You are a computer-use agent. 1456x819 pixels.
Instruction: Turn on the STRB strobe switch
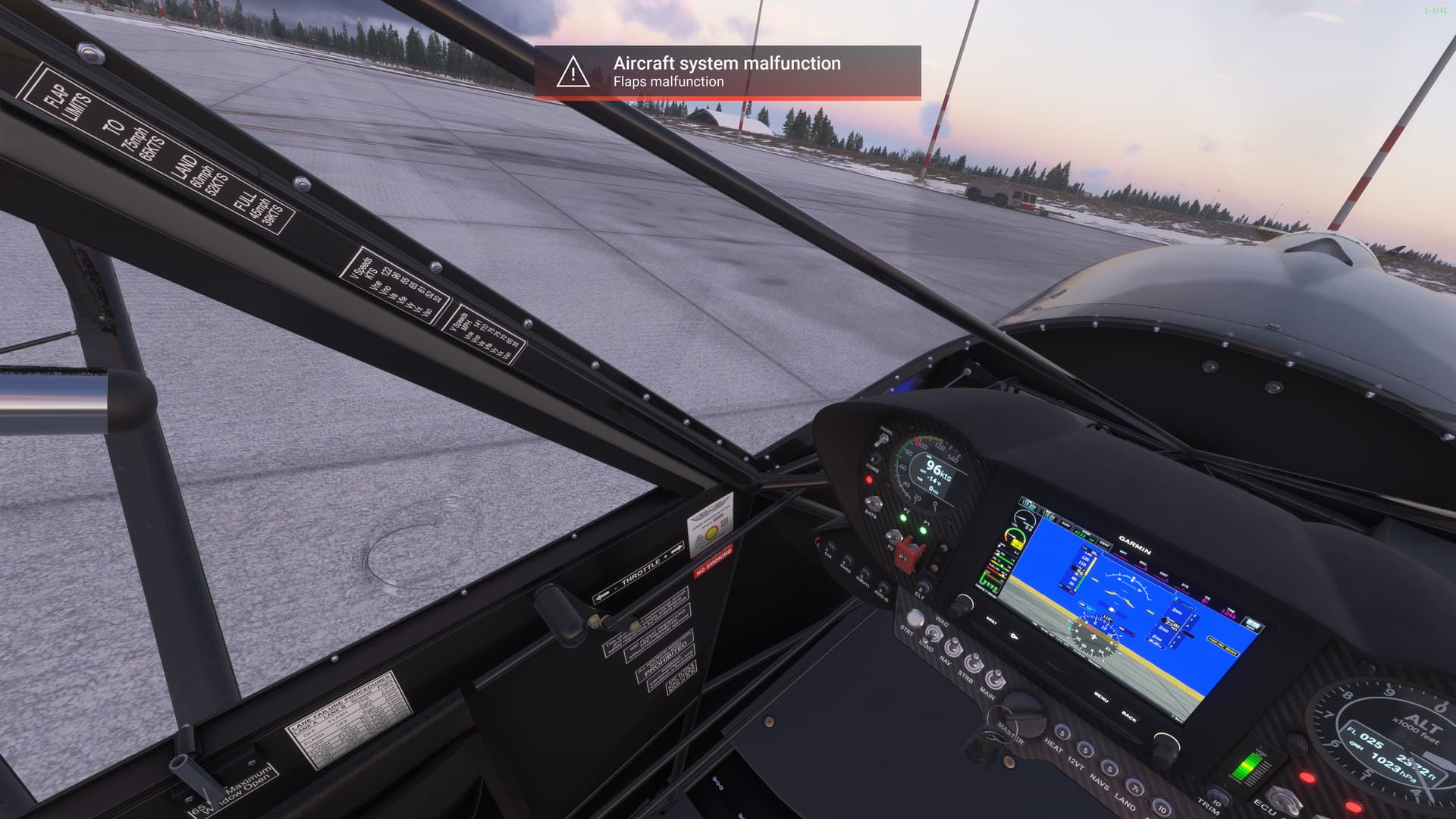click(973, 664)
